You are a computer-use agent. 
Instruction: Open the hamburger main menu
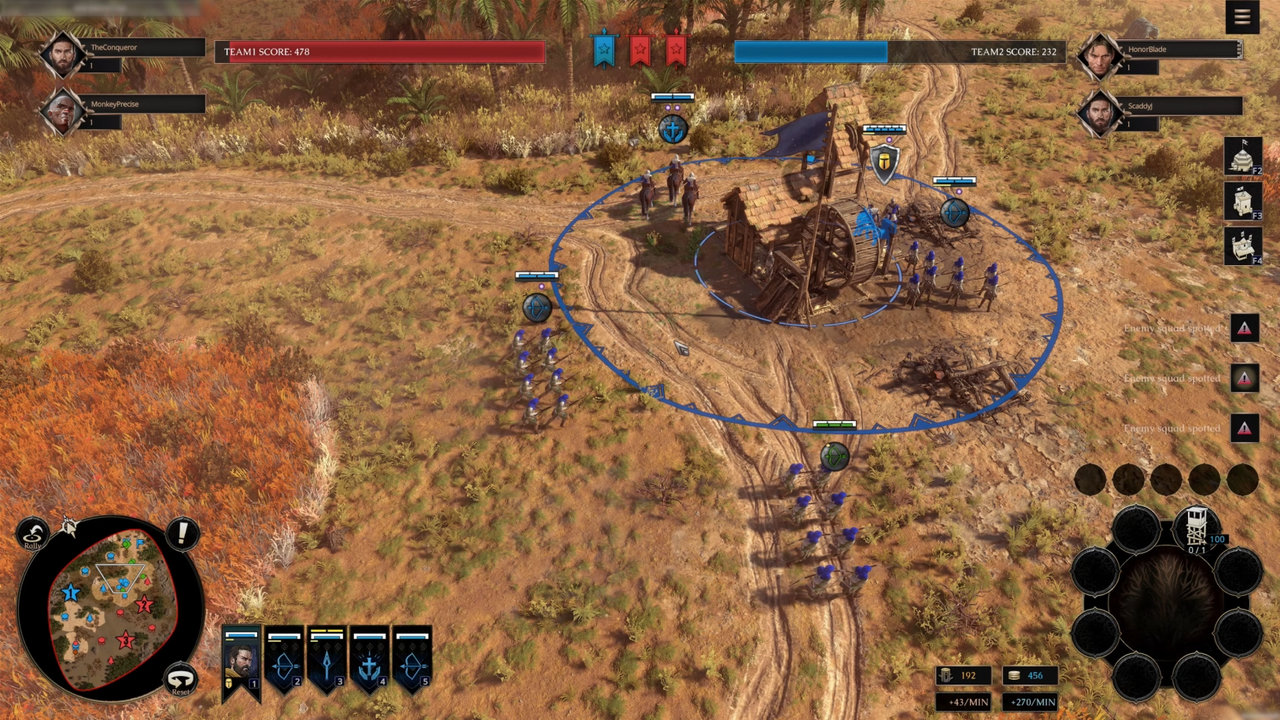tap(1242, 17)
